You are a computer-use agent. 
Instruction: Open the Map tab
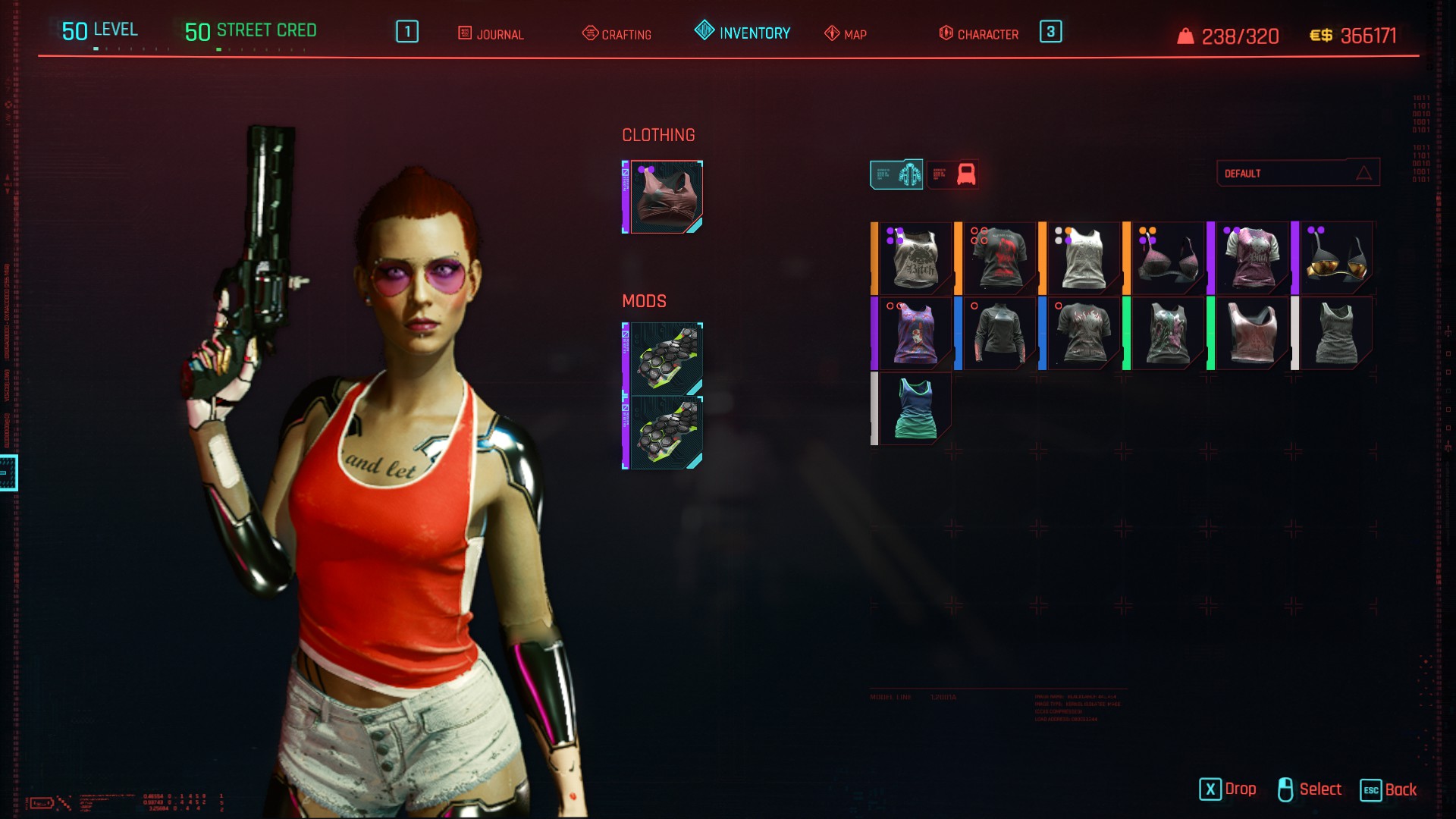point(846,34)
